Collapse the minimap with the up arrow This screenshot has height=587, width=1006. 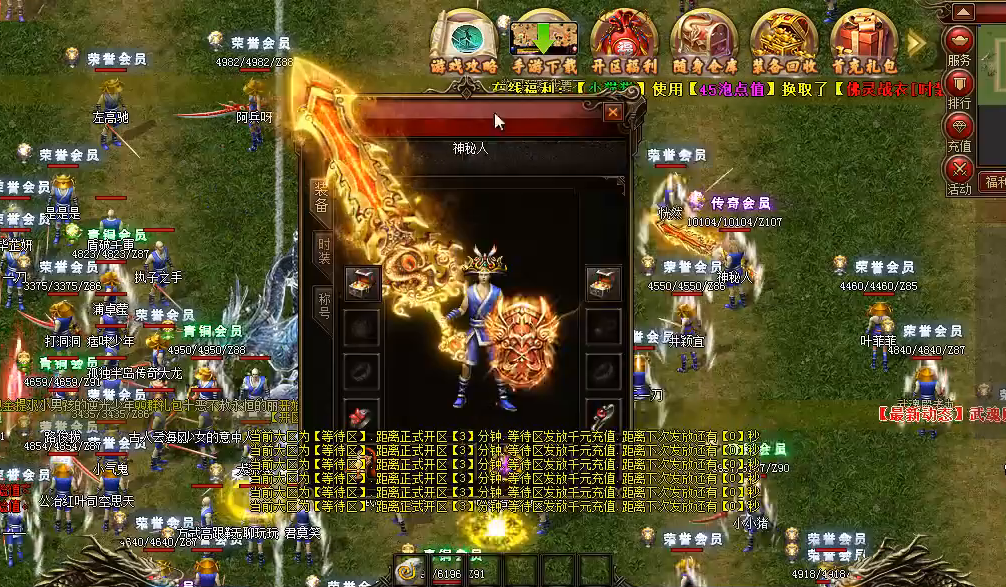click(x=963, y=12)
